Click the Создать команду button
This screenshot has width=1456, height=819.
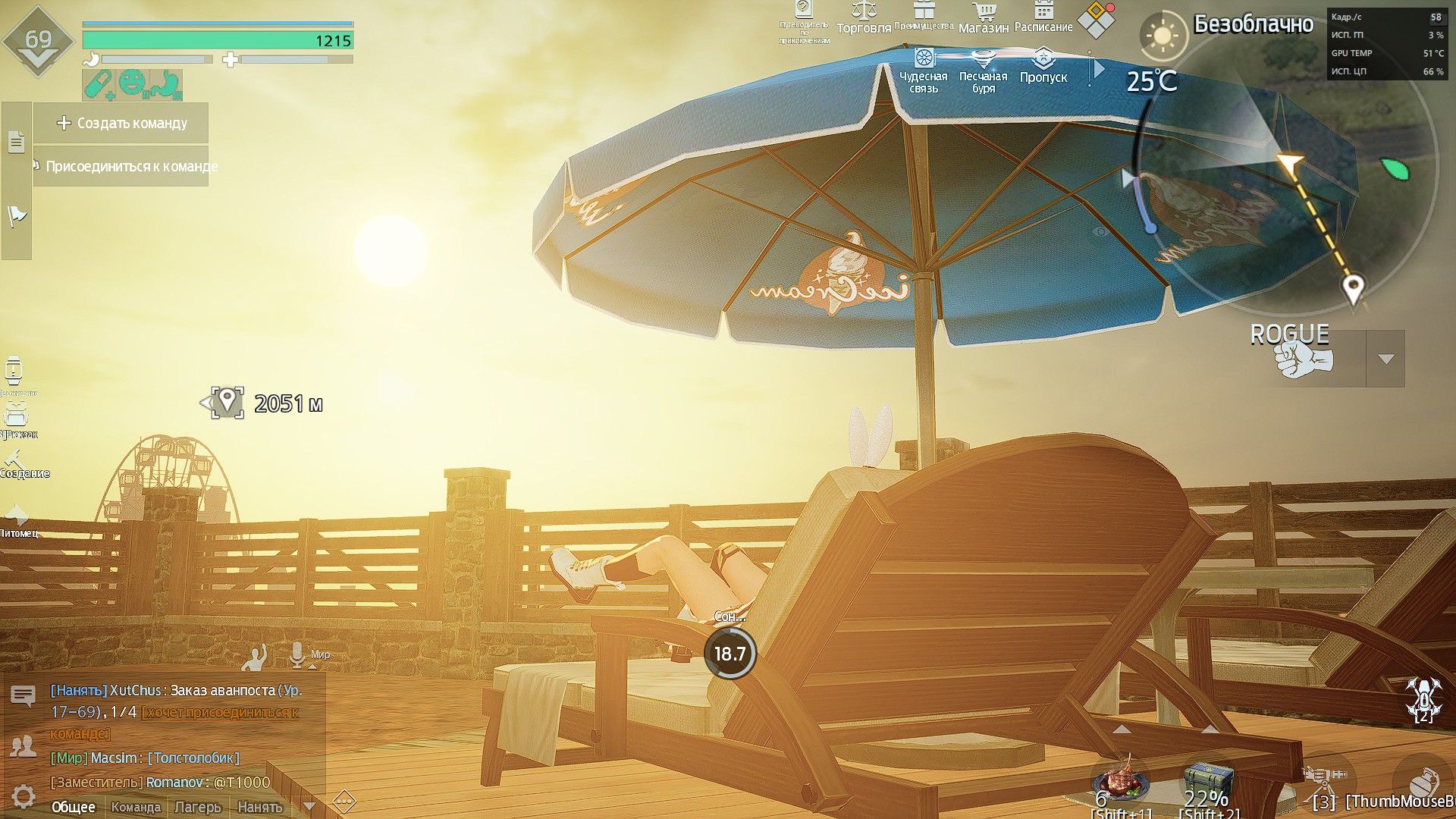(121, 123)
